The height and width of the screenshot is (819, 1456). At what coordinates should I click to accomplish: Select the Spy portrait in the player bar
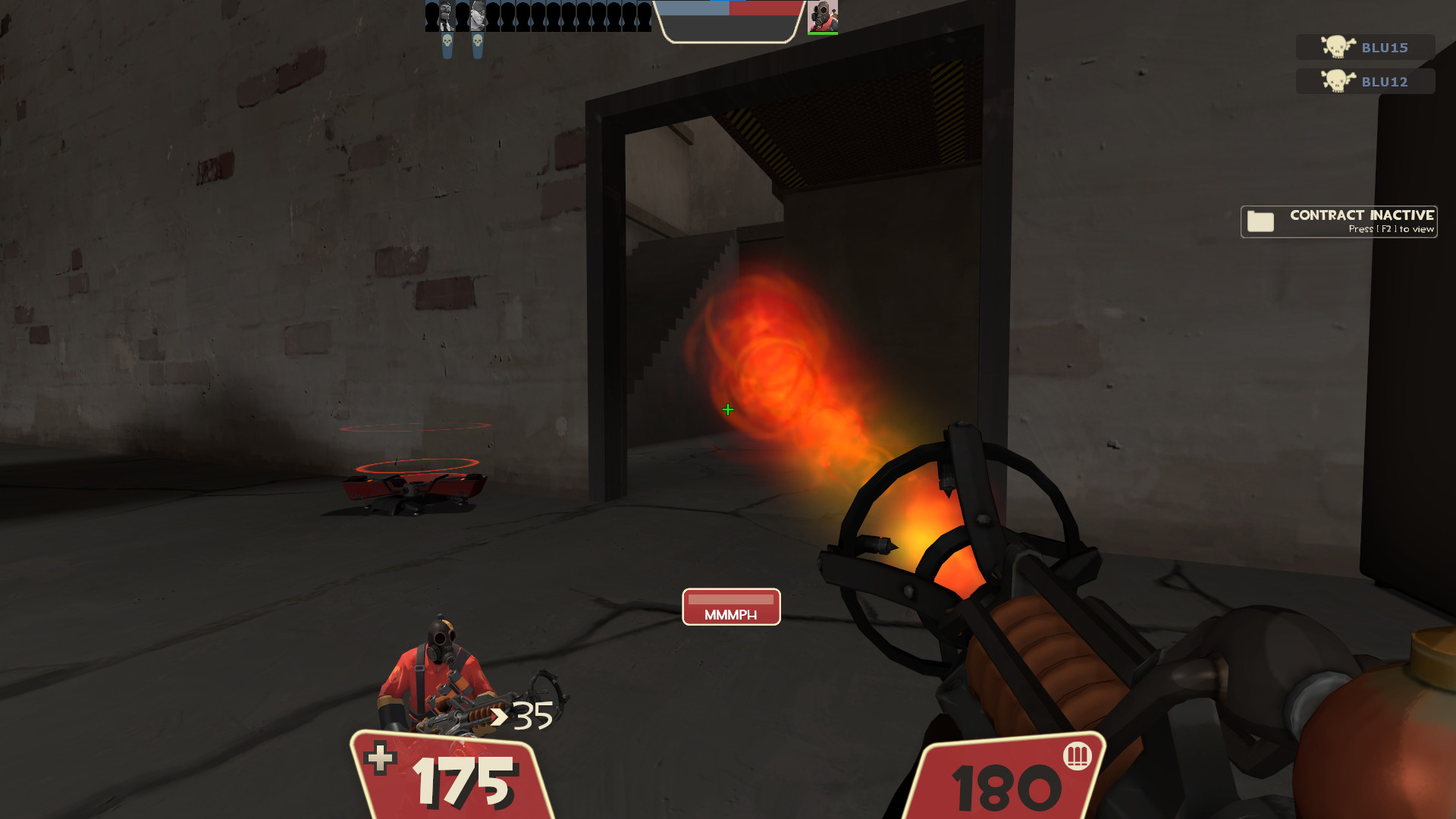(x=447, y=15)
